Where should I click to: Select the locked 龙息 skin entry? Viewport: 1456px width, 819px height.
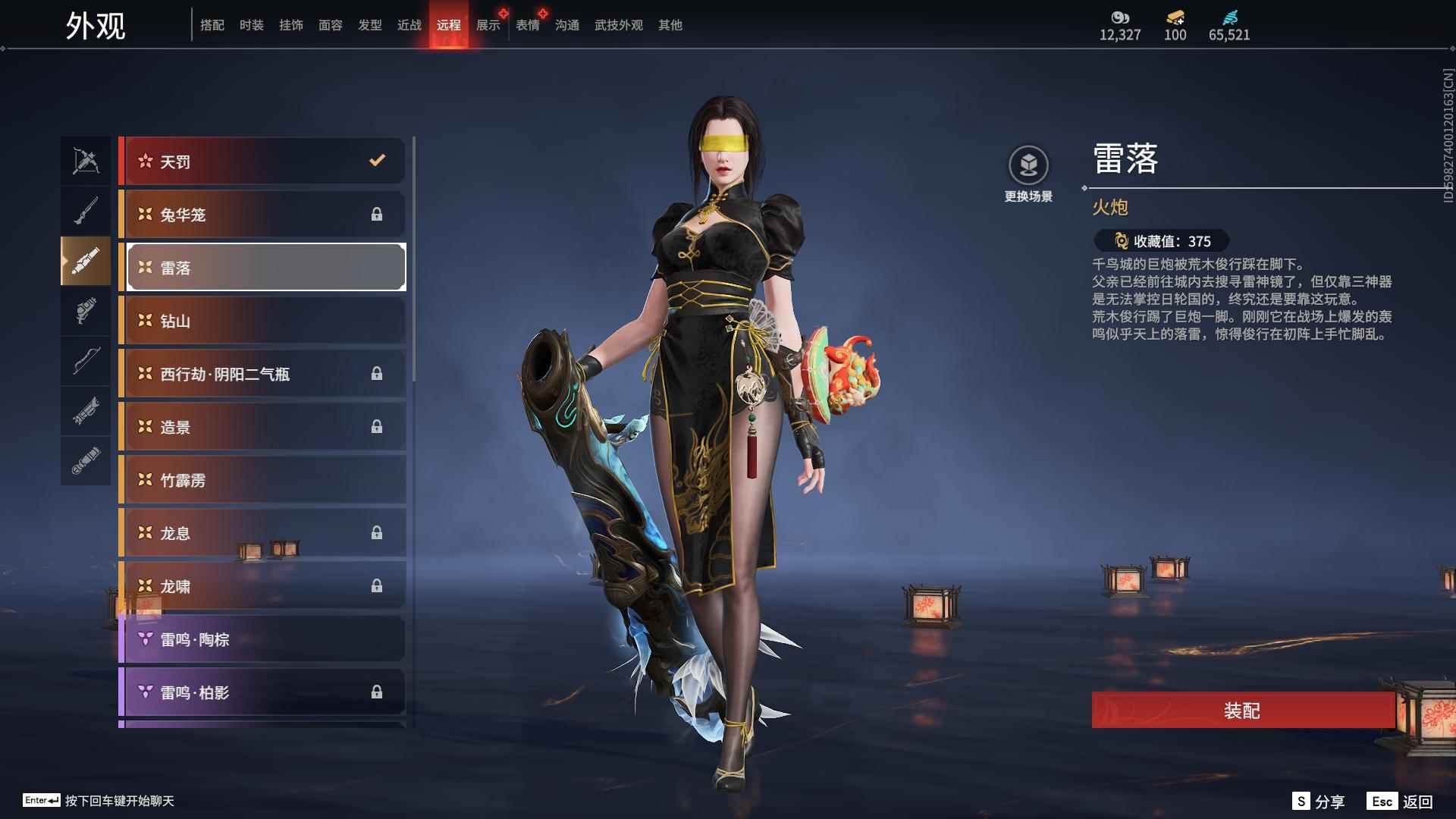[x=262, y=532]
